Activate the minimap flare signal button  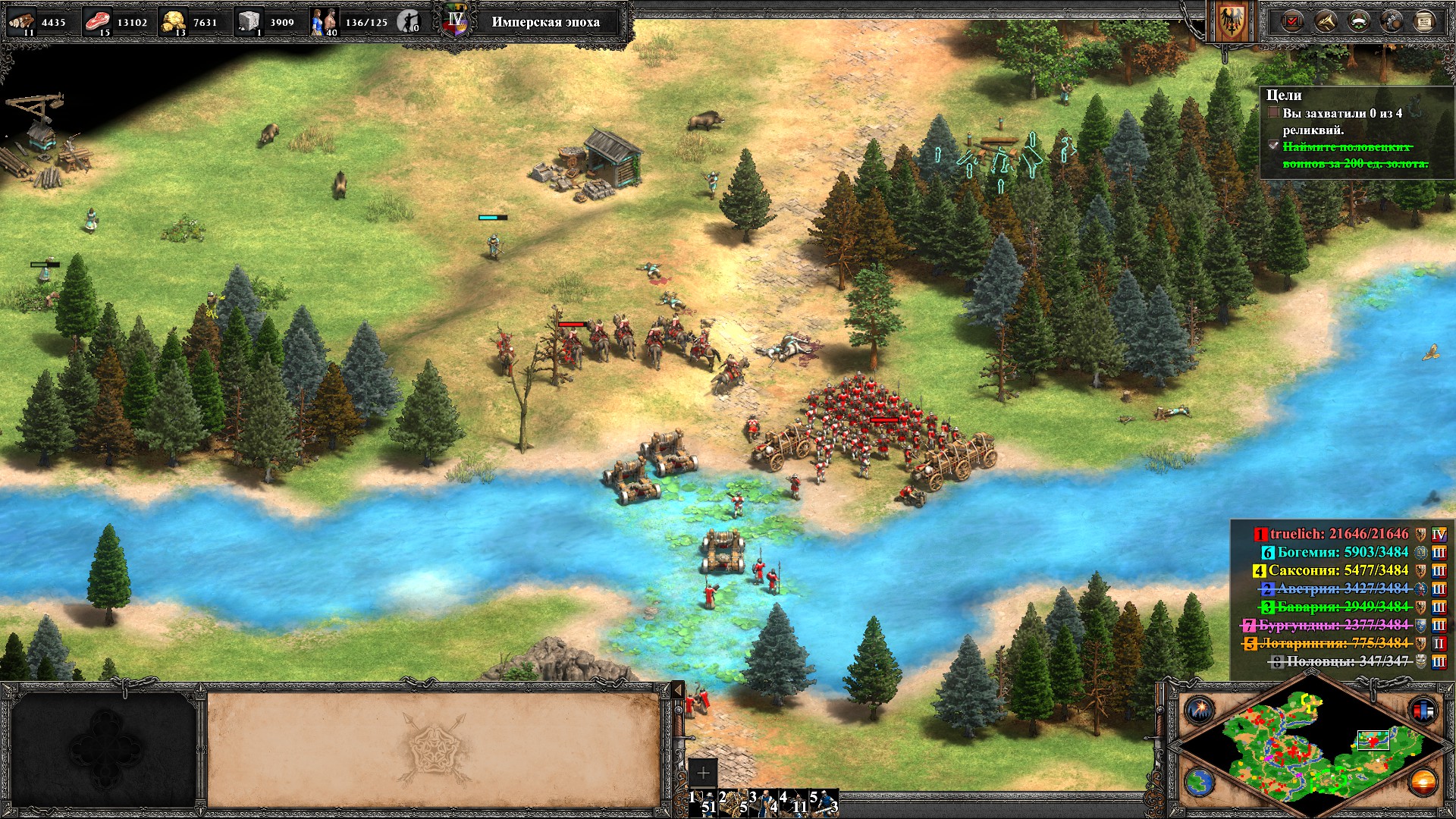tap(1200, 710)
